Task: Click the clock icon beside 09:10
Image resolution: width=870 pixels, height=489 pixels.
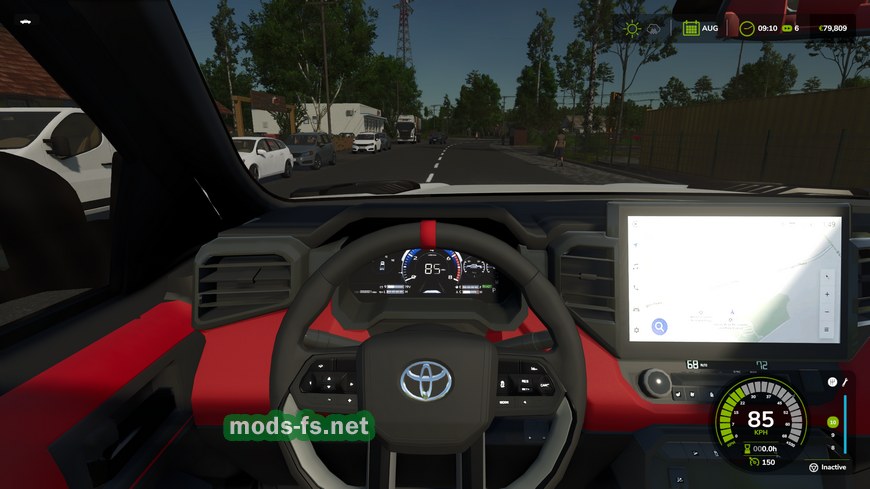Action: [x=746, y=28]
